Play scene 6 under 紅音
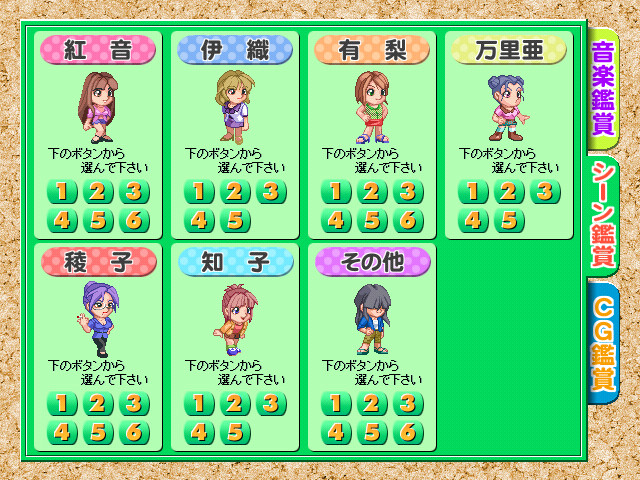This screenshot has height=480, width=640. tap(134, 220)
